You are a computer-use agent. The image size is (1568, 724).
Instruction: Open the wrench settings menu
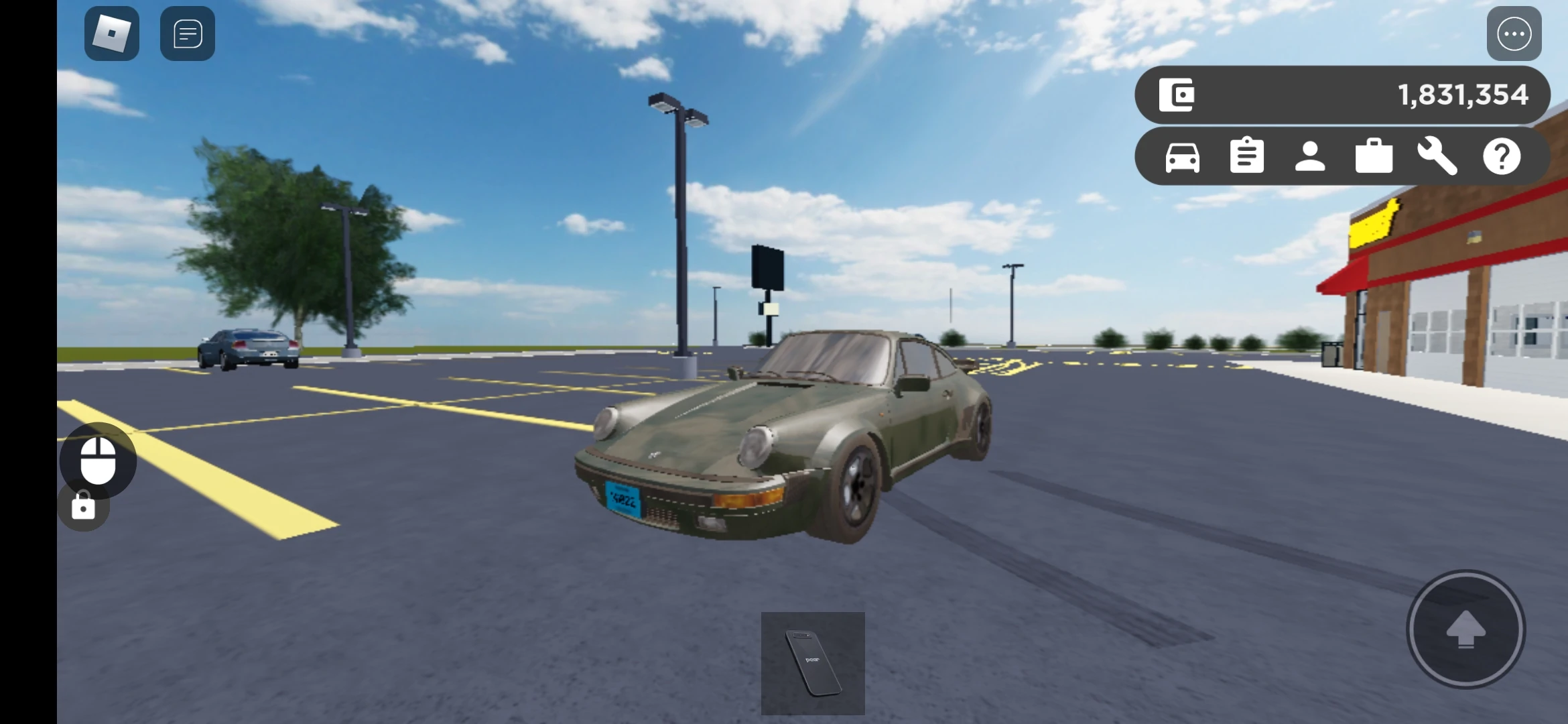click(1439, 156)
